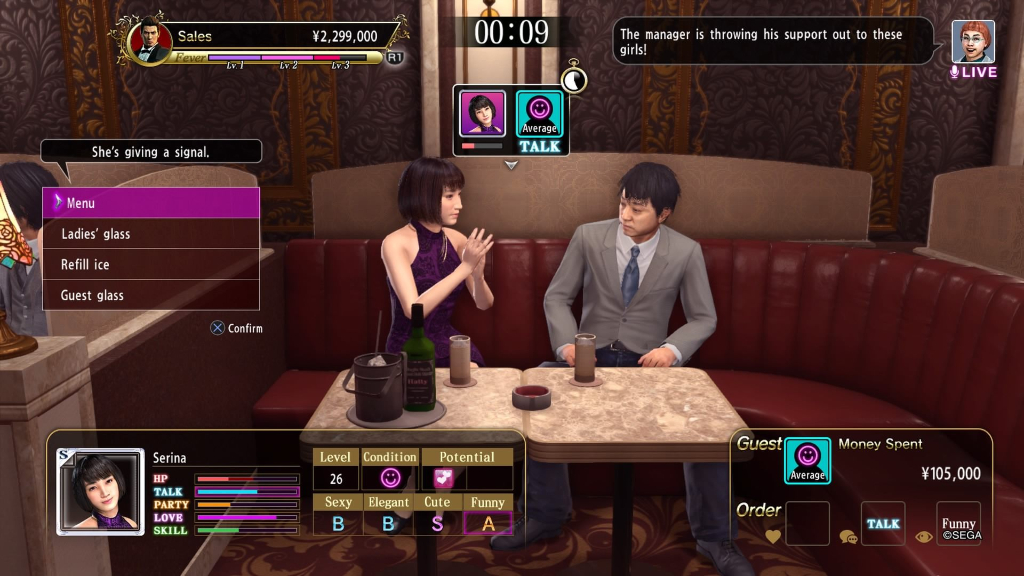Select the Guest glass option
This screenshot has height=576, width=1024.
pos(150,295)
